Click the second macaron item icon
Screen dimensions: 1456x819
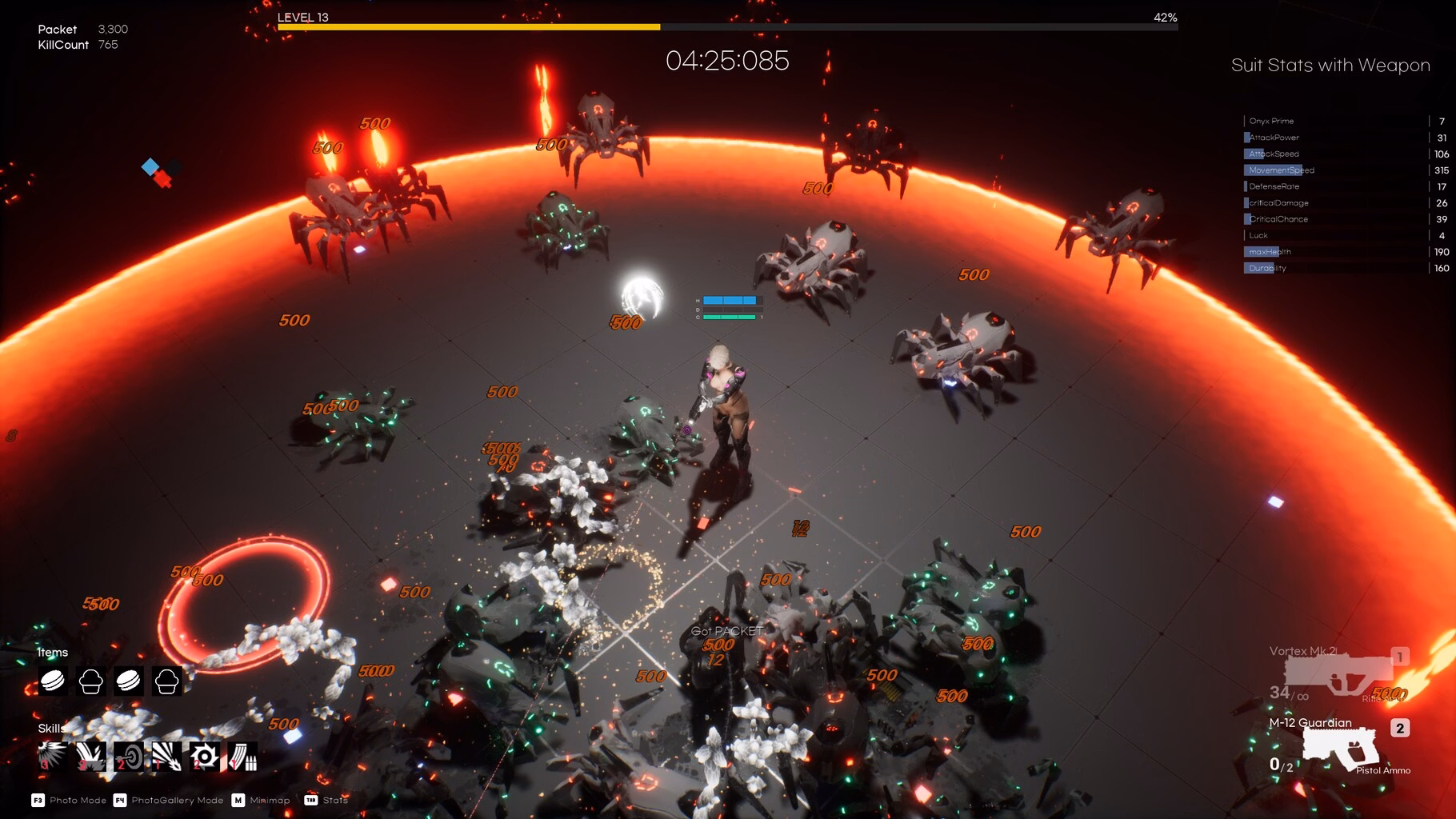(x=130, y=682)
